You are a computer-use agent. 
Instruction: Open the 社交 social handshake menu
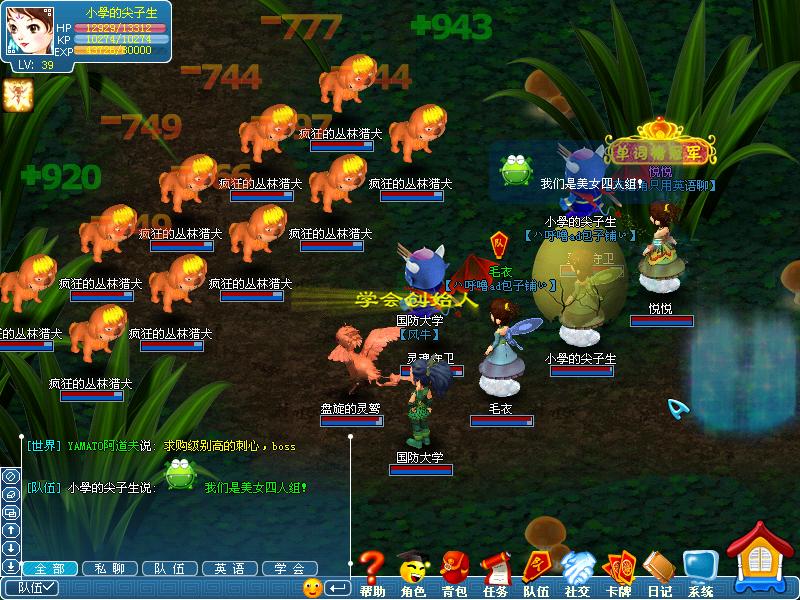coord(577,572)
